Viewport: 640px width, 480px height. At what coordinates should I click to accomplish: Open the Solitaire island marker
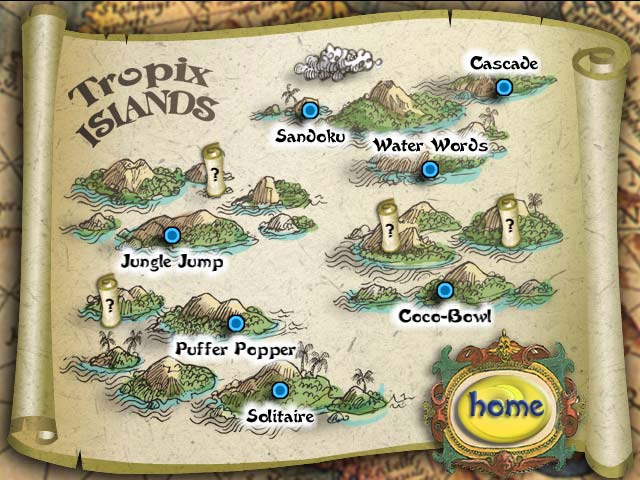coord(280,390)
